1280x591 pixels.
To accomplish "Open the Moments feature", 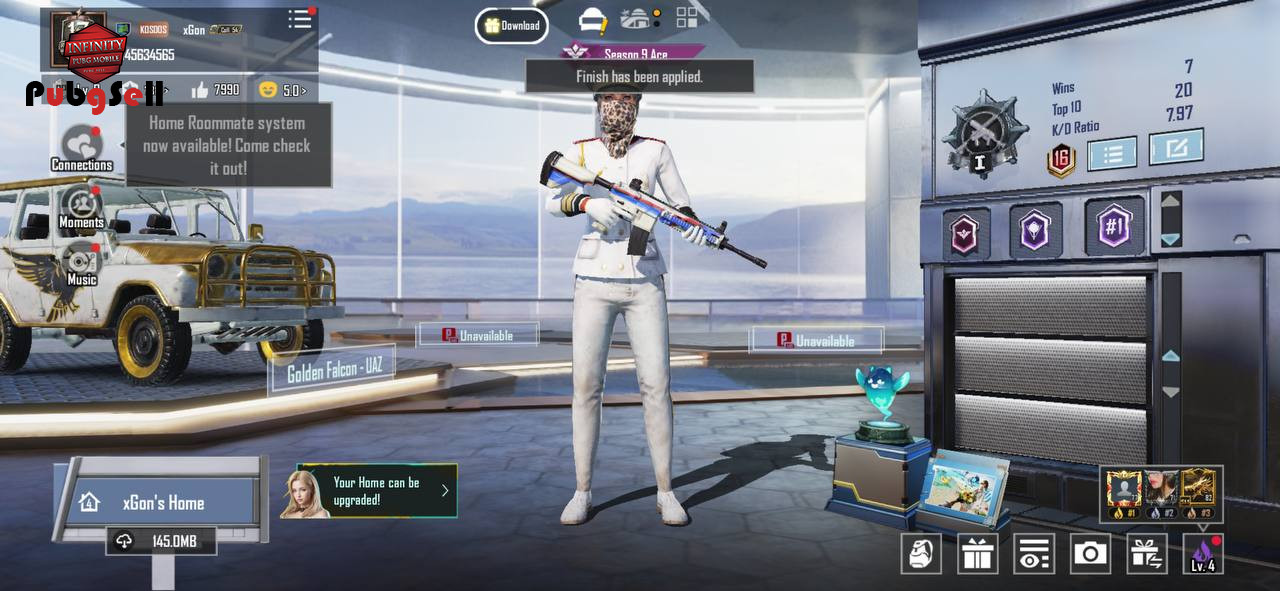I will pos(81,206).
